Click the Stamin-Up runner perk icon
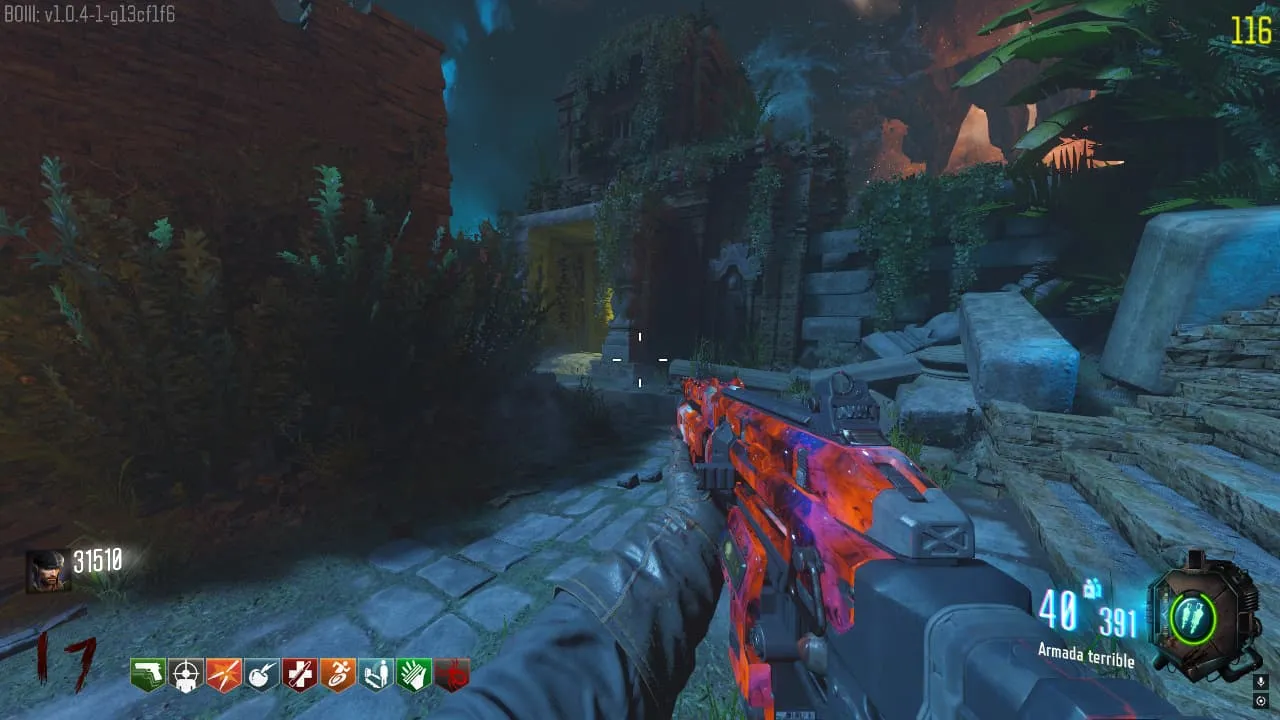 338,676
